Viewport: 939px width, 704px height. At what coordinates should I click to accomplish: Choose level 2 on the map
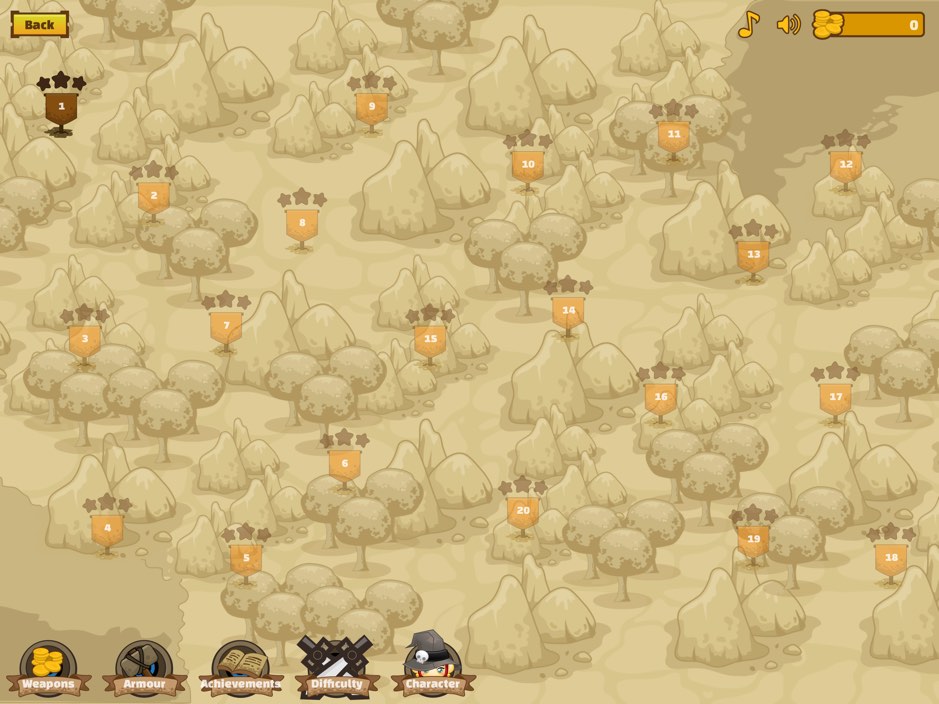pos(153,196)
